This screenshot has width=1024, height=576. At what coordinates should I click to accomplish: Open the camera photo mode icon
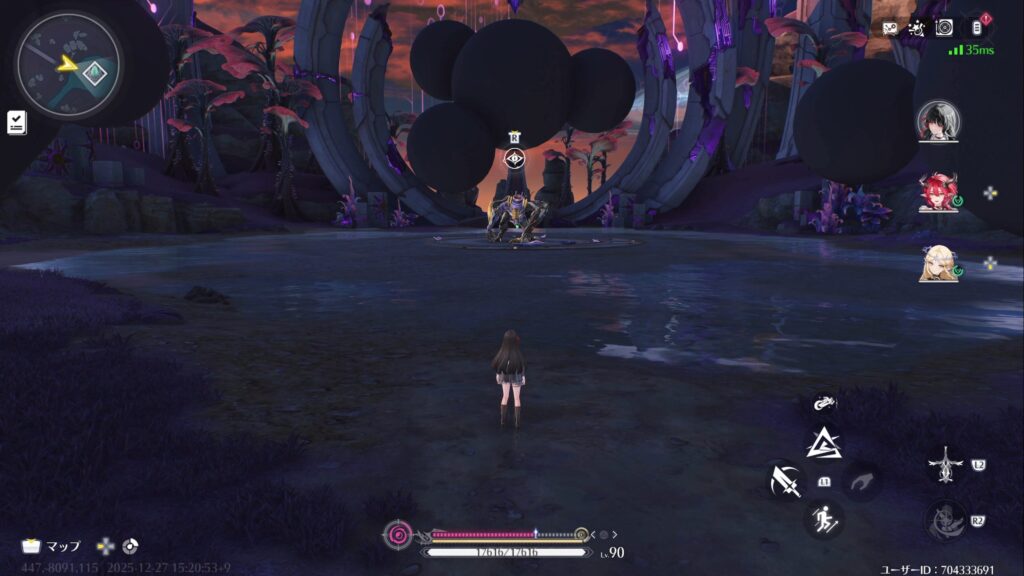tap(944, 28)
